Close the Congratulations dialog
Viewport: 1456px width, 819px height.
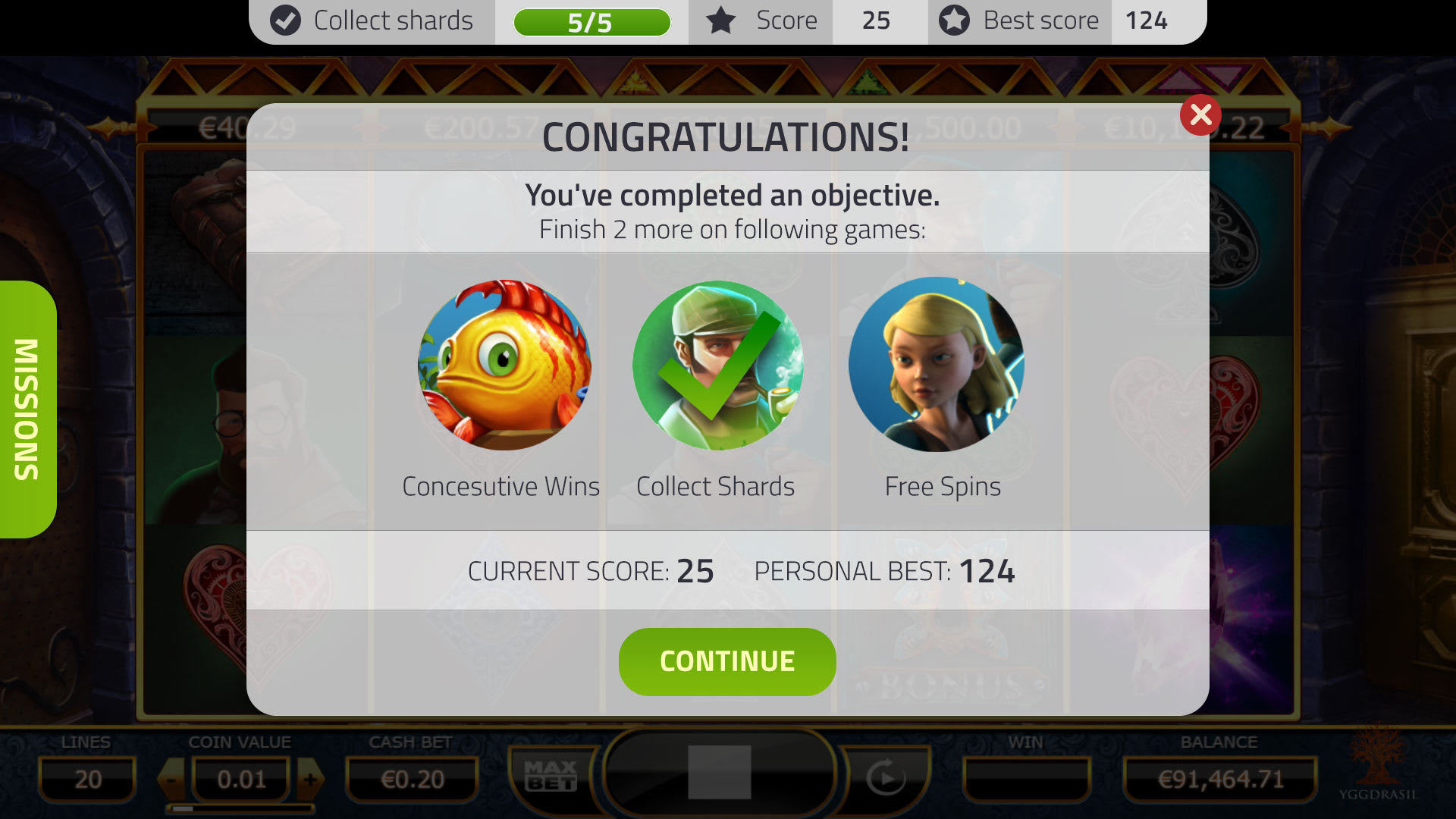[1200, 115]
